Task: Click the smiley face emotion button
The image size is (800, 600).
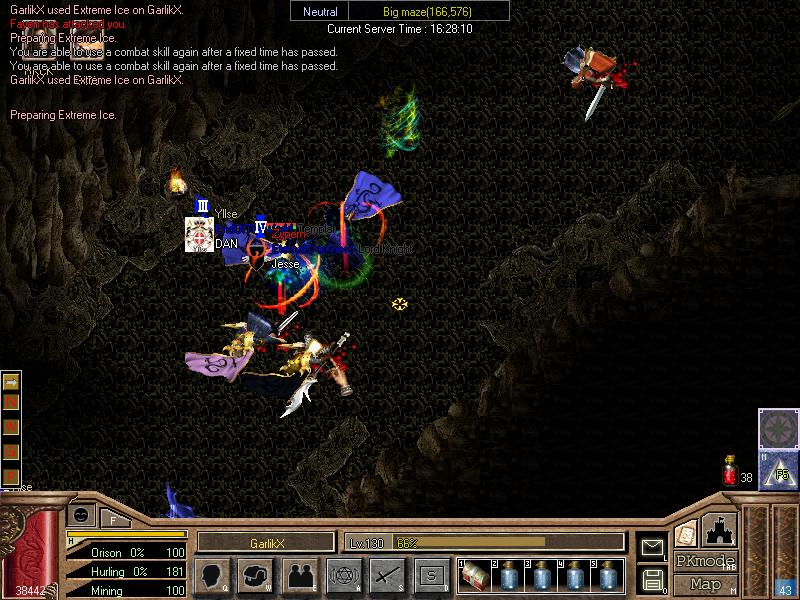Action: pos(81,514)
